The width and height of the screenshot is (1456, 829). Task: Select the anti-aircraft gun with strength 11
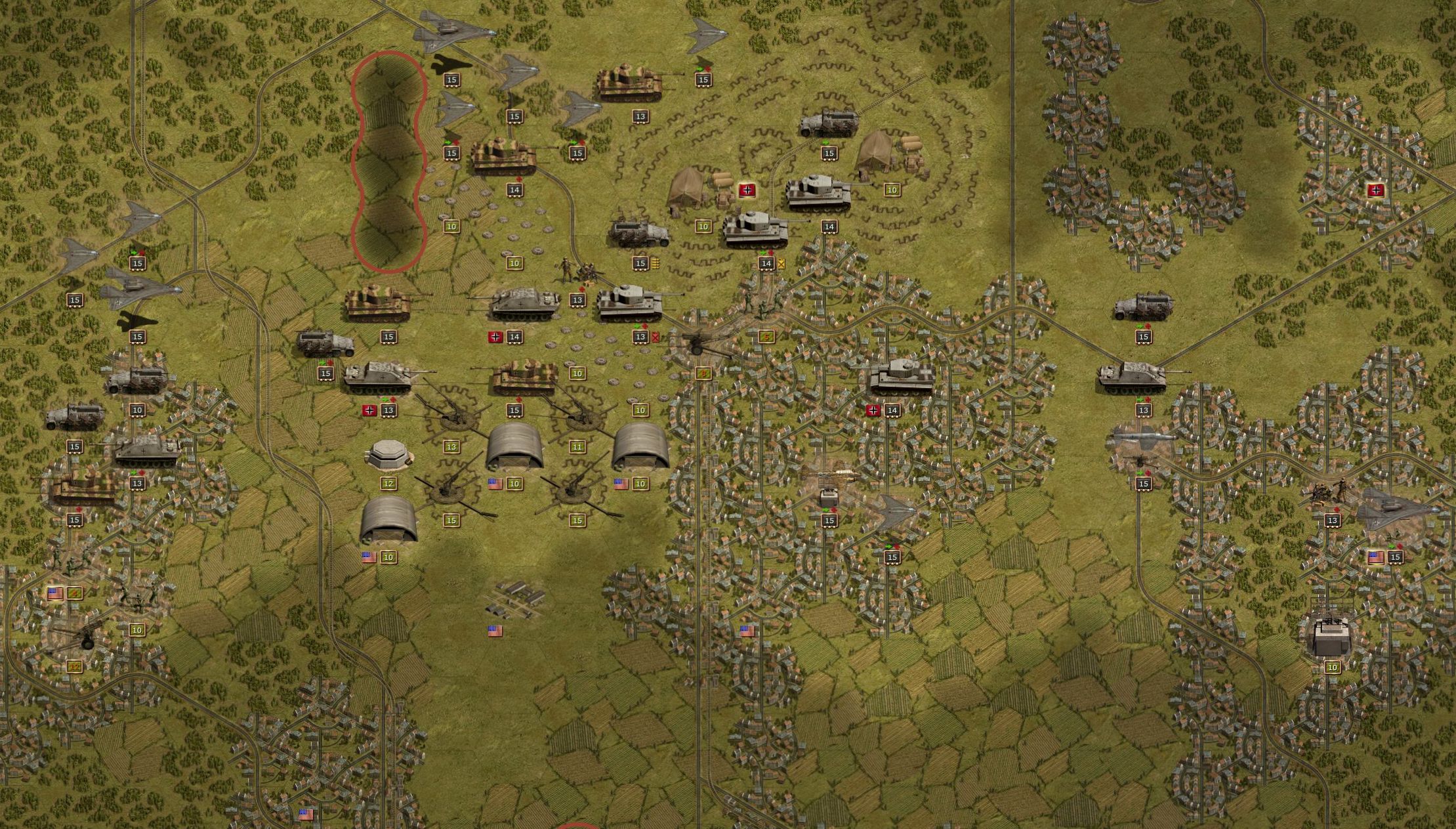(577, 412)
